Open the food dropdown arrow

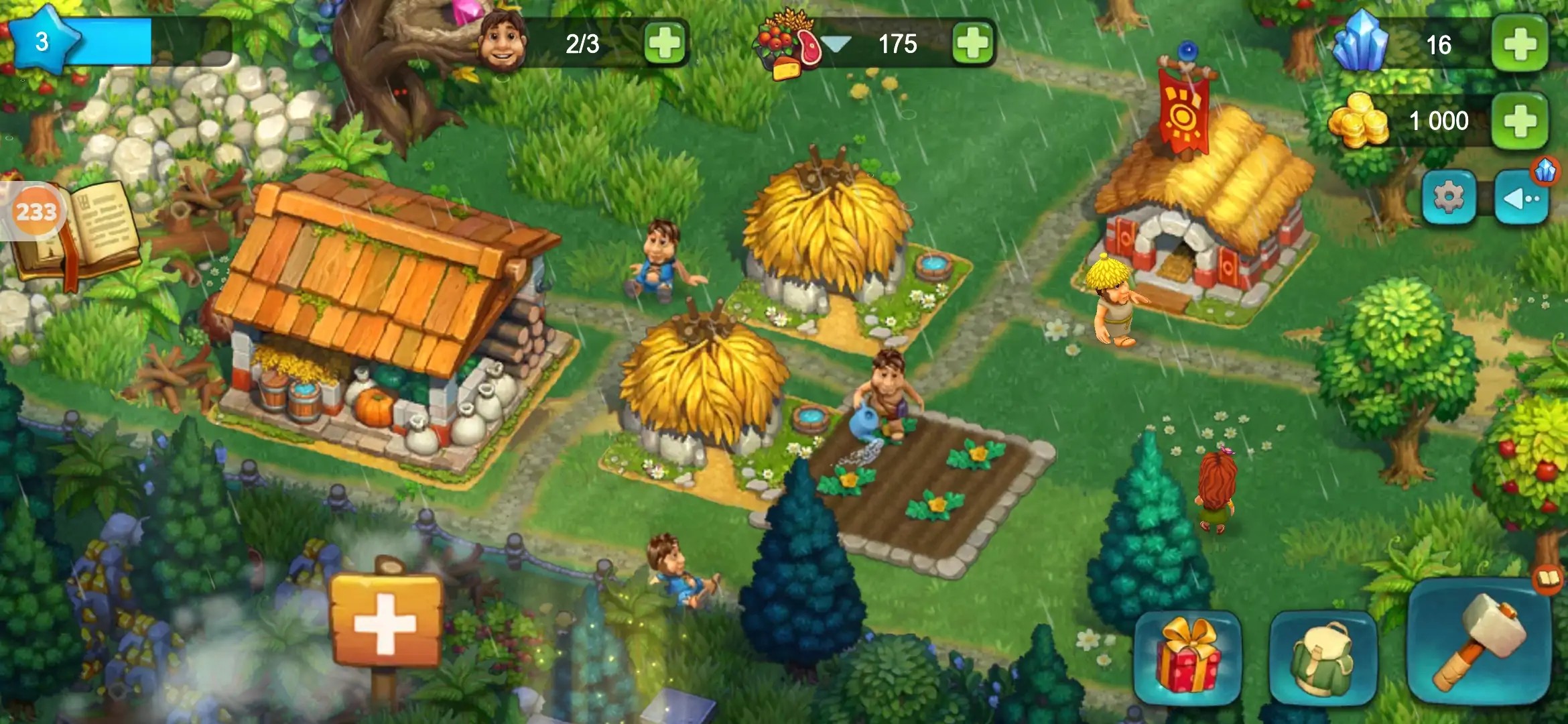[x=836, y=44]
